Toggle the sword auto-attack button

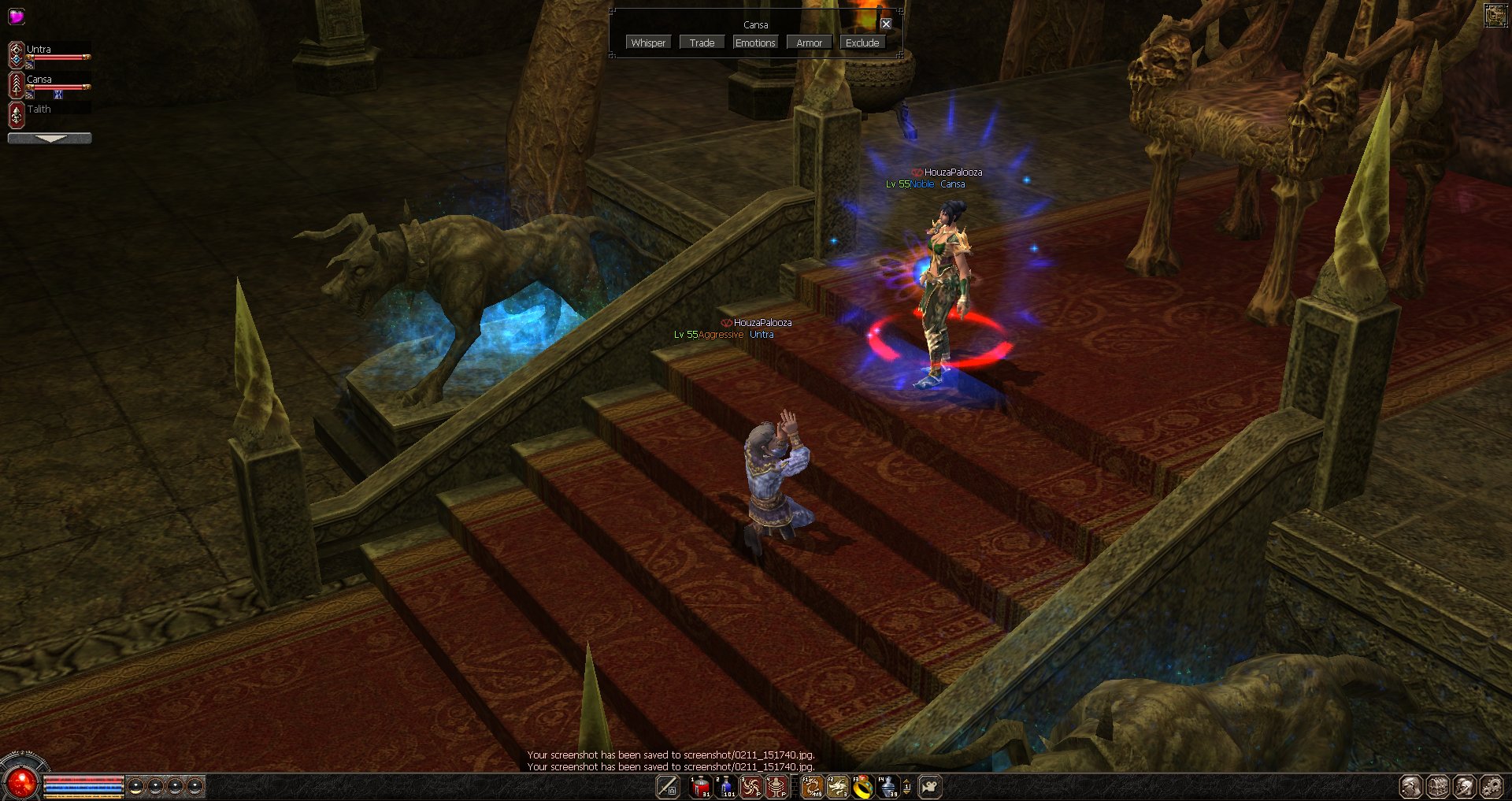click(668, 786)
